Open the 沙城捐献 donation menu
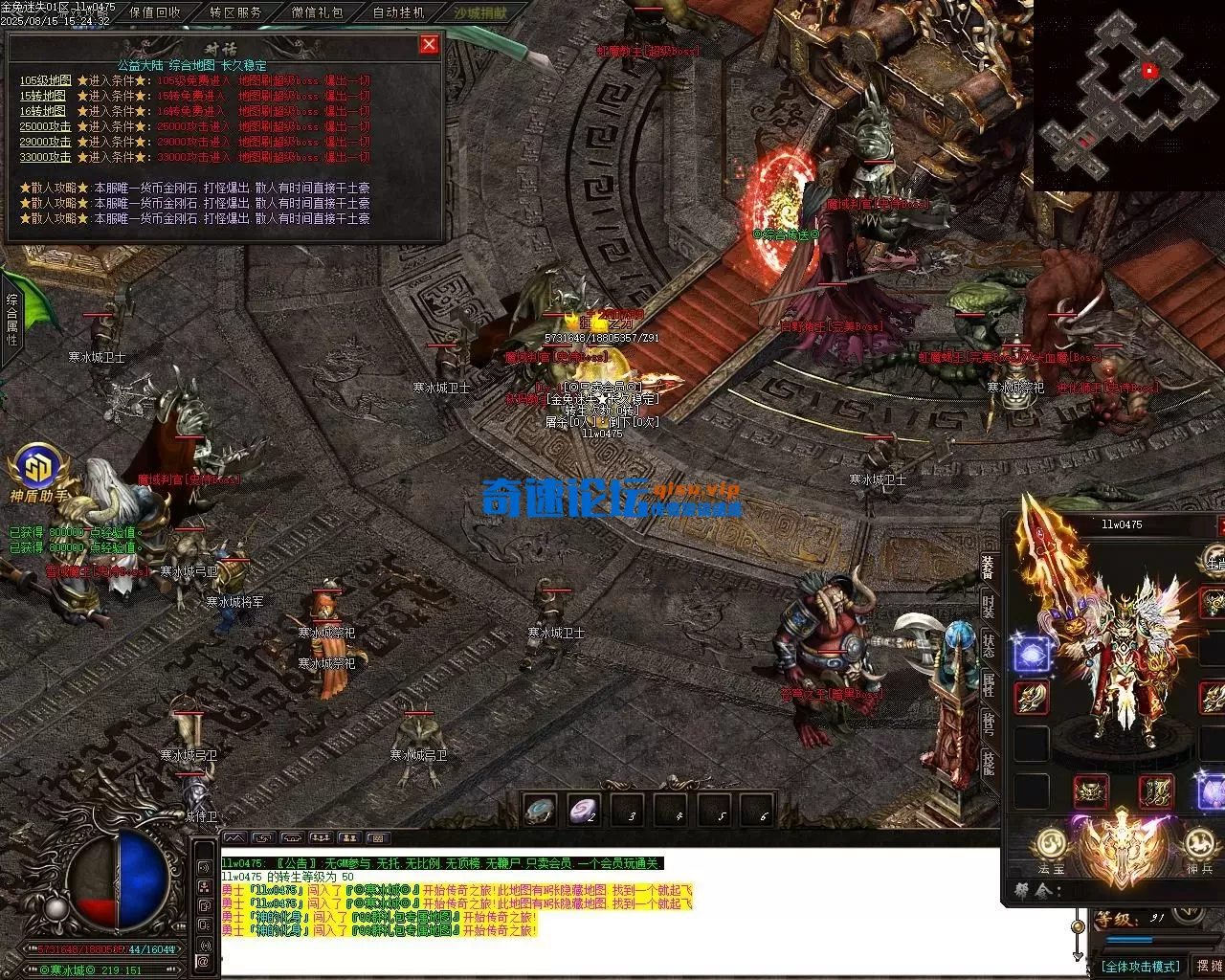Image resolution: width=1225 pixels, height=980 pixels. (479, 12)
